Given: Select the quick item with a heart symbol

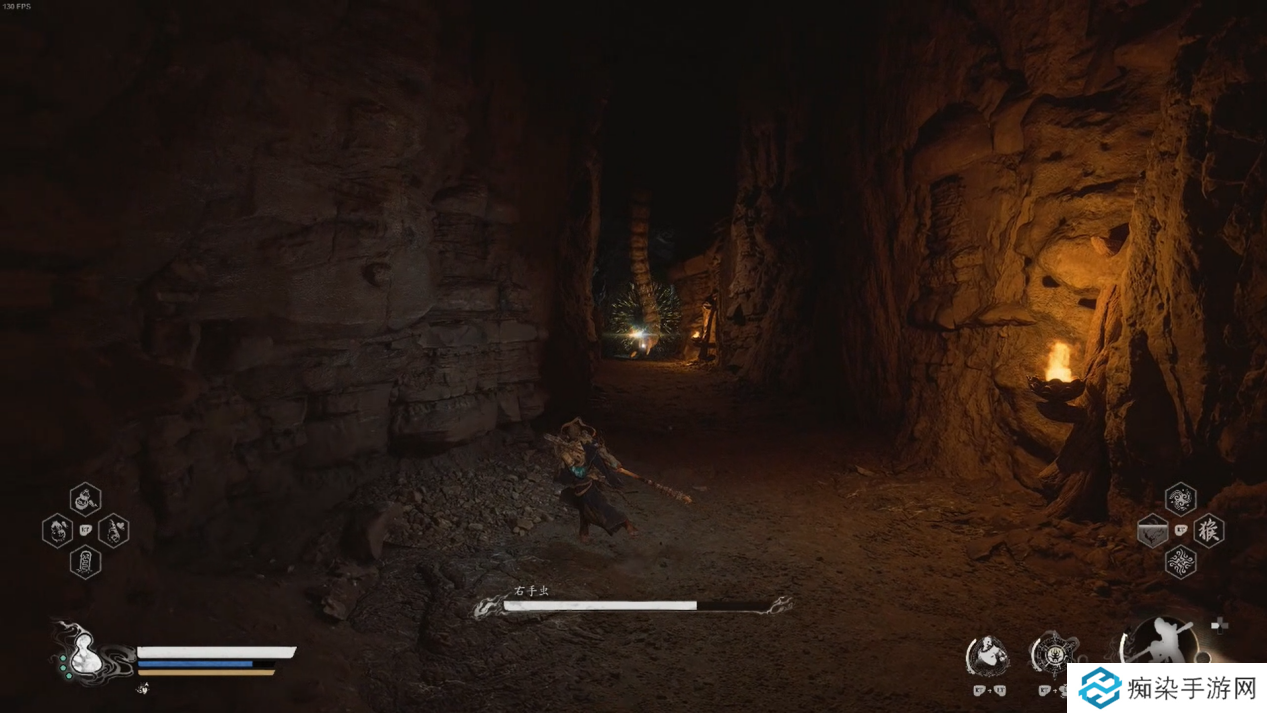Looking at the screenshot, I should (x=113, y=530).
